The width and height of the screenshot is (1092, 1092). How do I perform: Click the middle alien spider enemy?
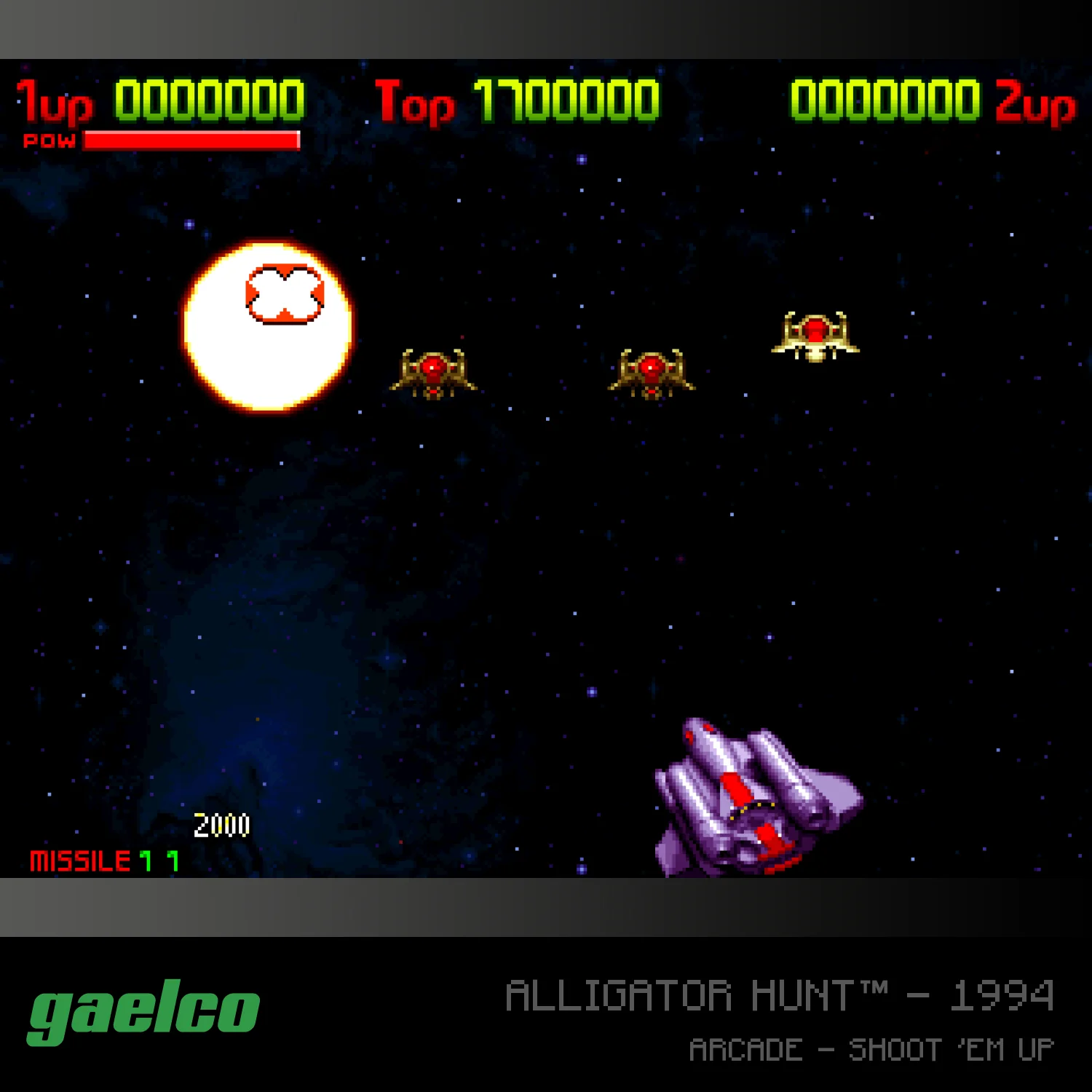tap(652, 371)
